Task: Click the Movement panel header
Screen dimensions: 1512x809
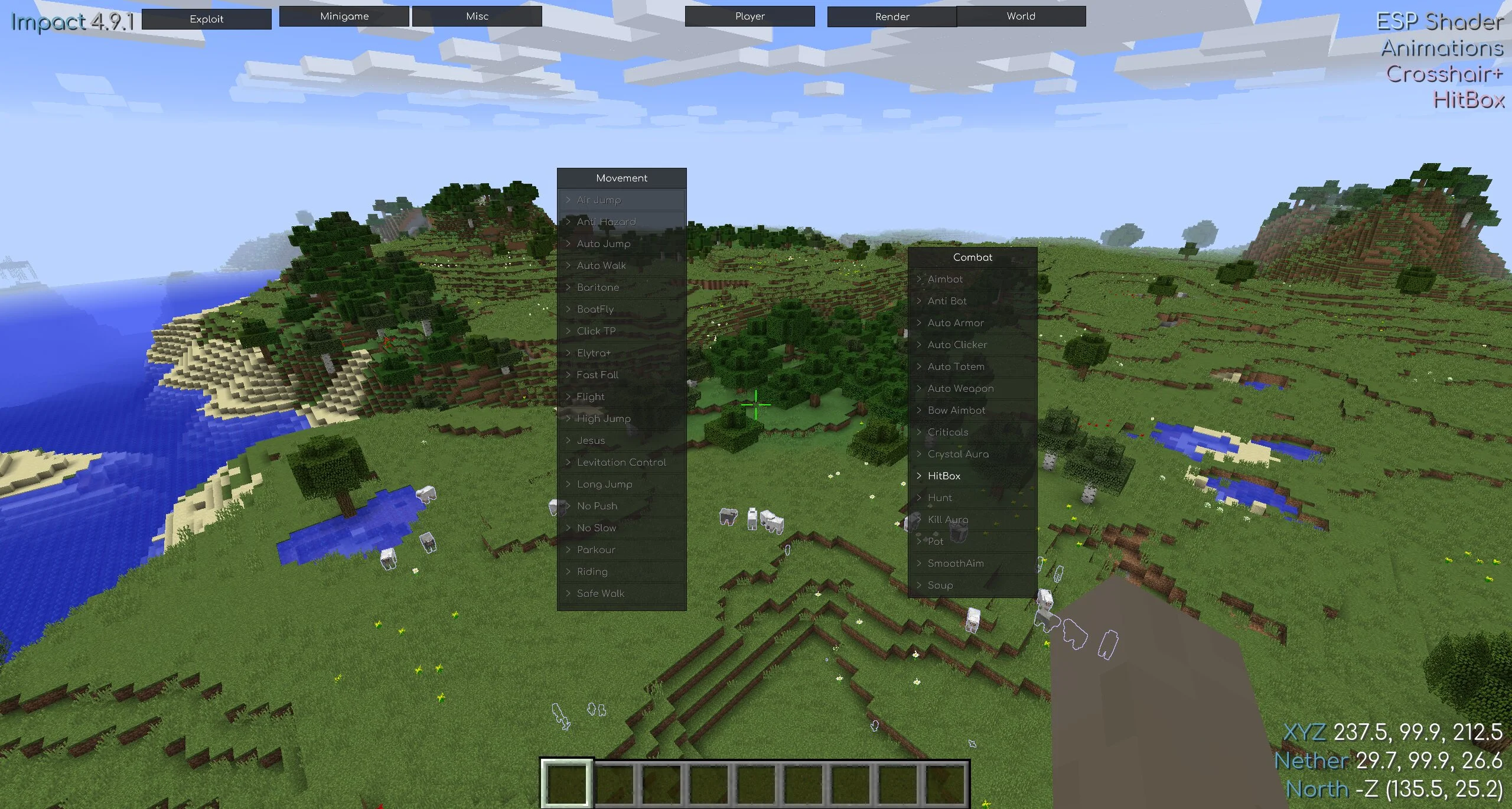Action: click(x=621, y=178)
